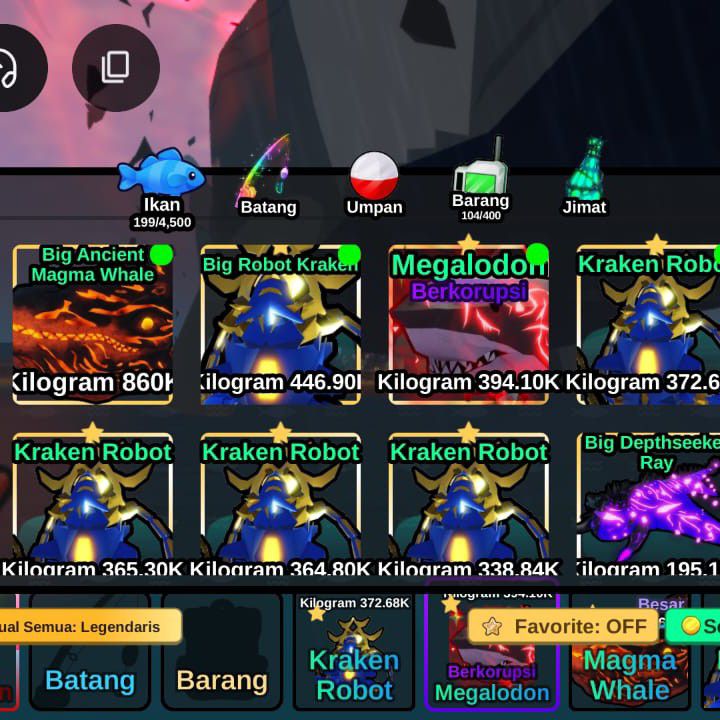Choose the Magma Whale hotbar slot
This screenshot has height=720, width=720.
pos(630,672)
